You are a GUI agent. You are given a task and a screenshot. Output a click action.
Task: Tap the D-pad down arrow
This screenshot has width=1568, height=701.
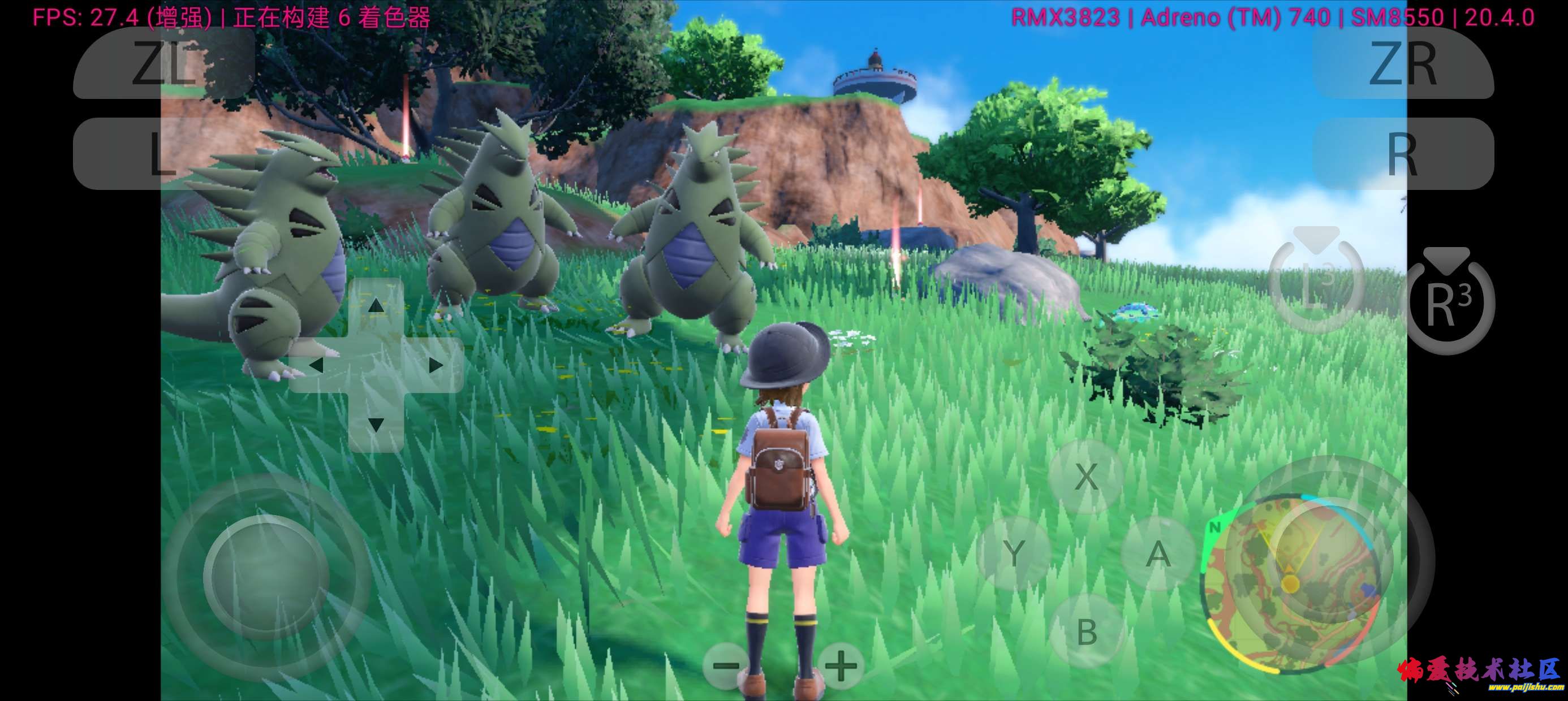coord(376,424)
